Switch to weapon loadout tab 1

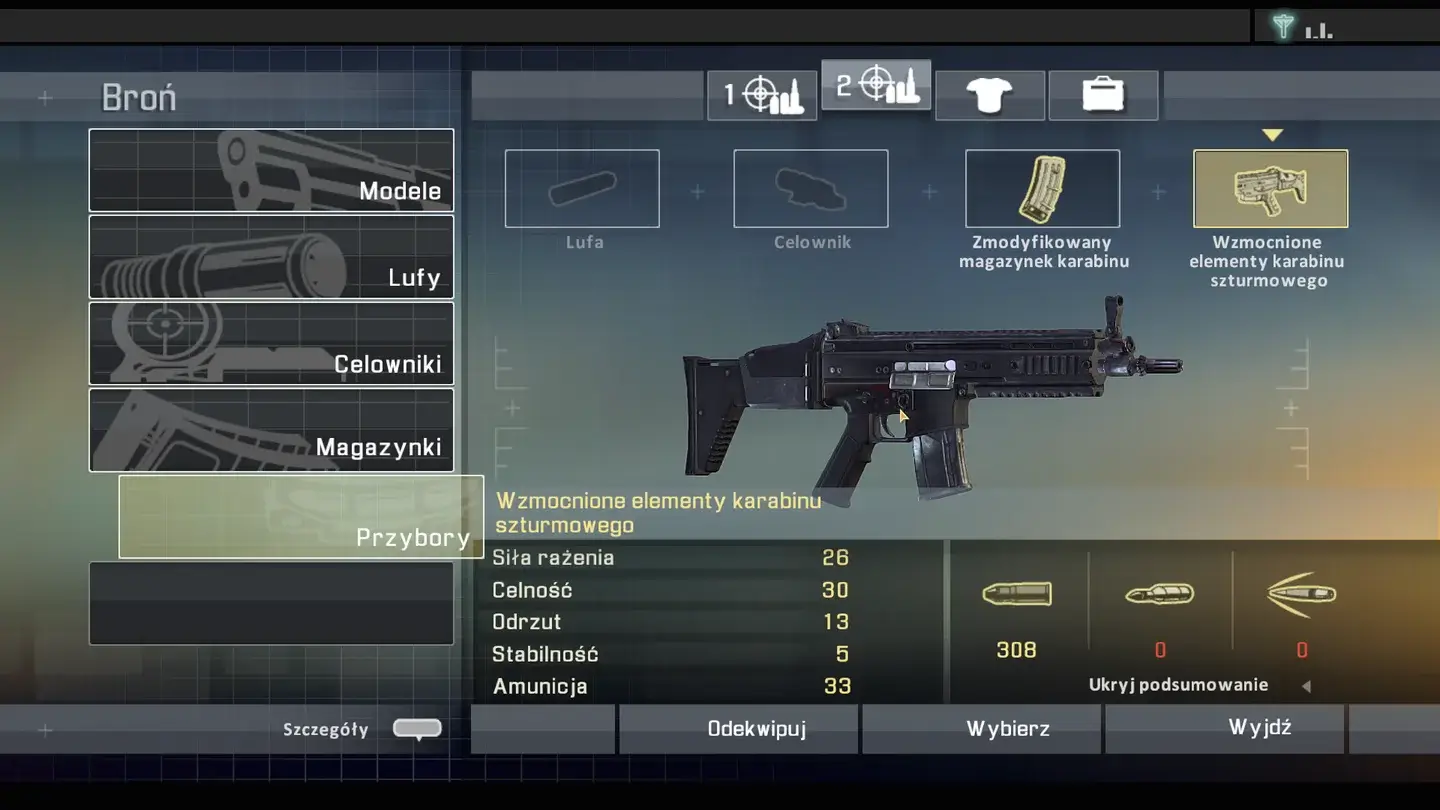click(762, 95)
